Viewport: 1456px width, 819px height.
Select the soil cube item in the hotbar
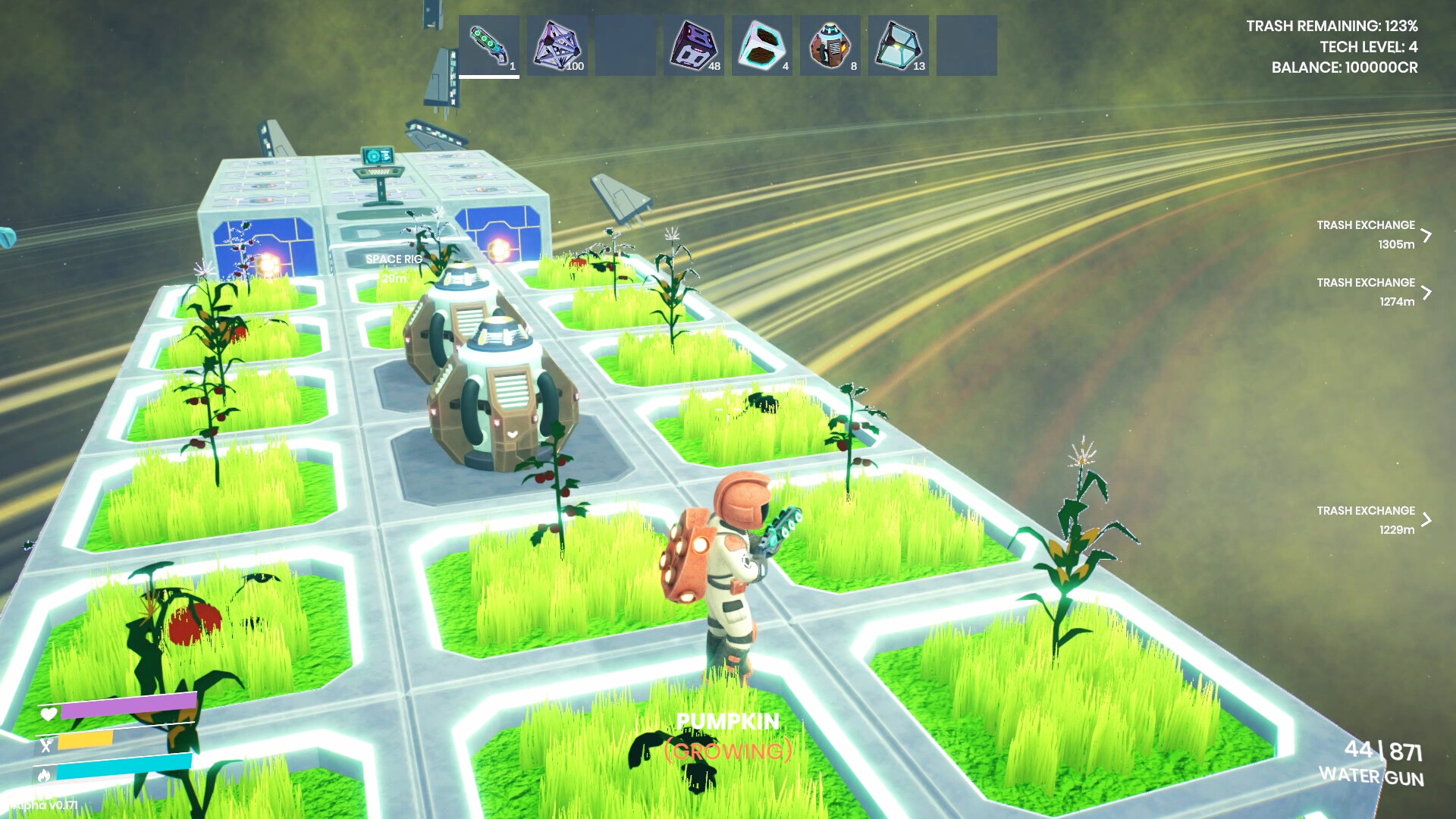pos(761,44)
